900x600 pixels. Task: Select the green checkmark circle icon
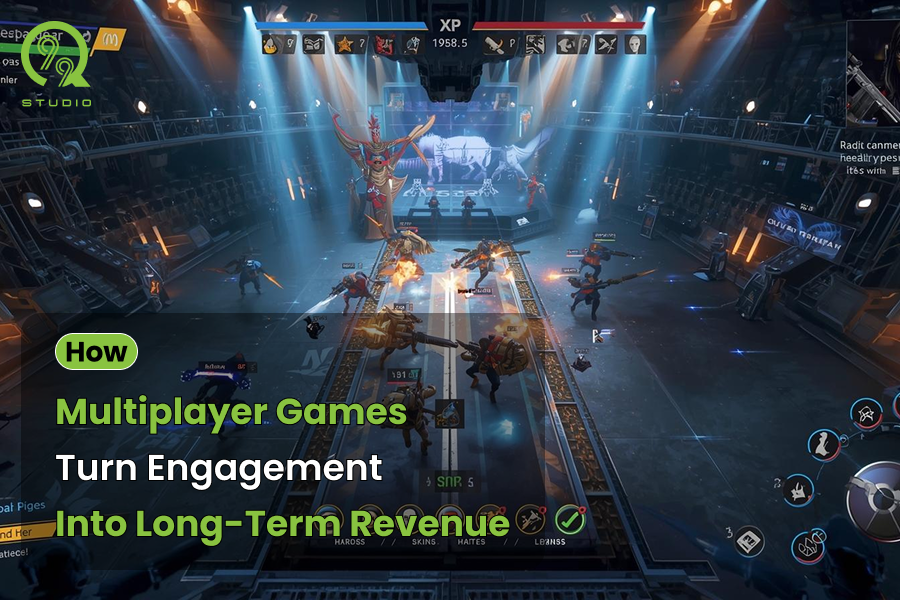click(570, 519)
